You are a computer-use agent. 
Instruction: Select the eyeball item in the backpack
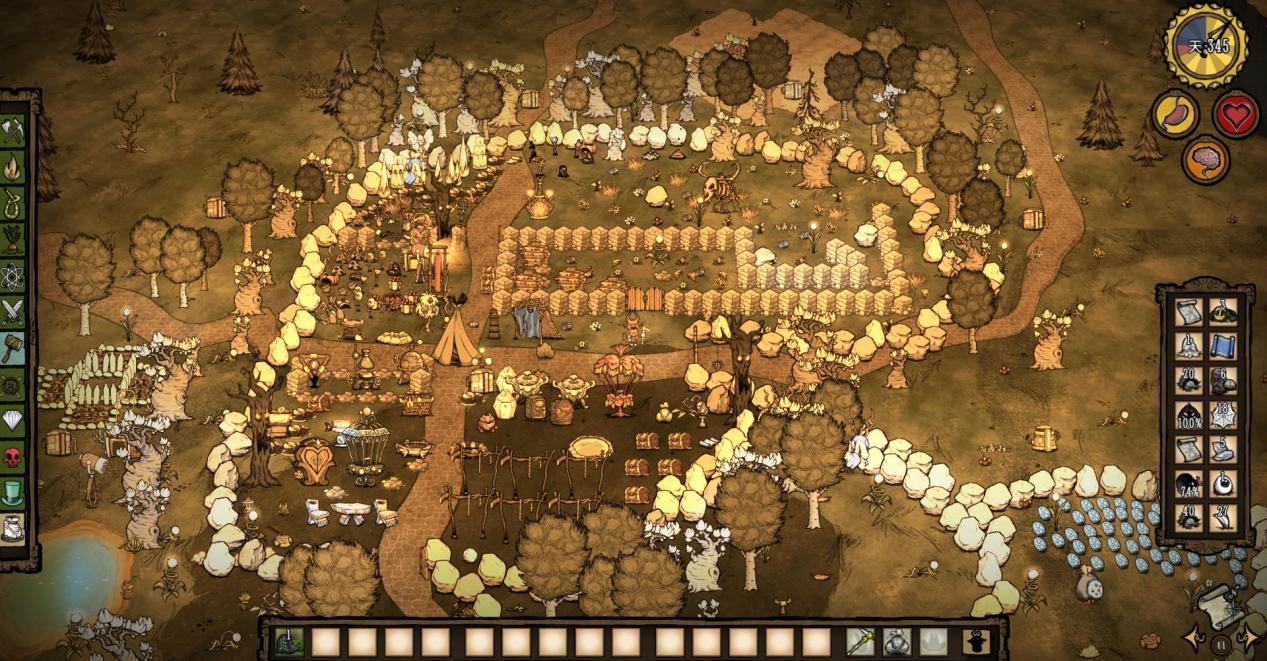[x=1222, y=484]
